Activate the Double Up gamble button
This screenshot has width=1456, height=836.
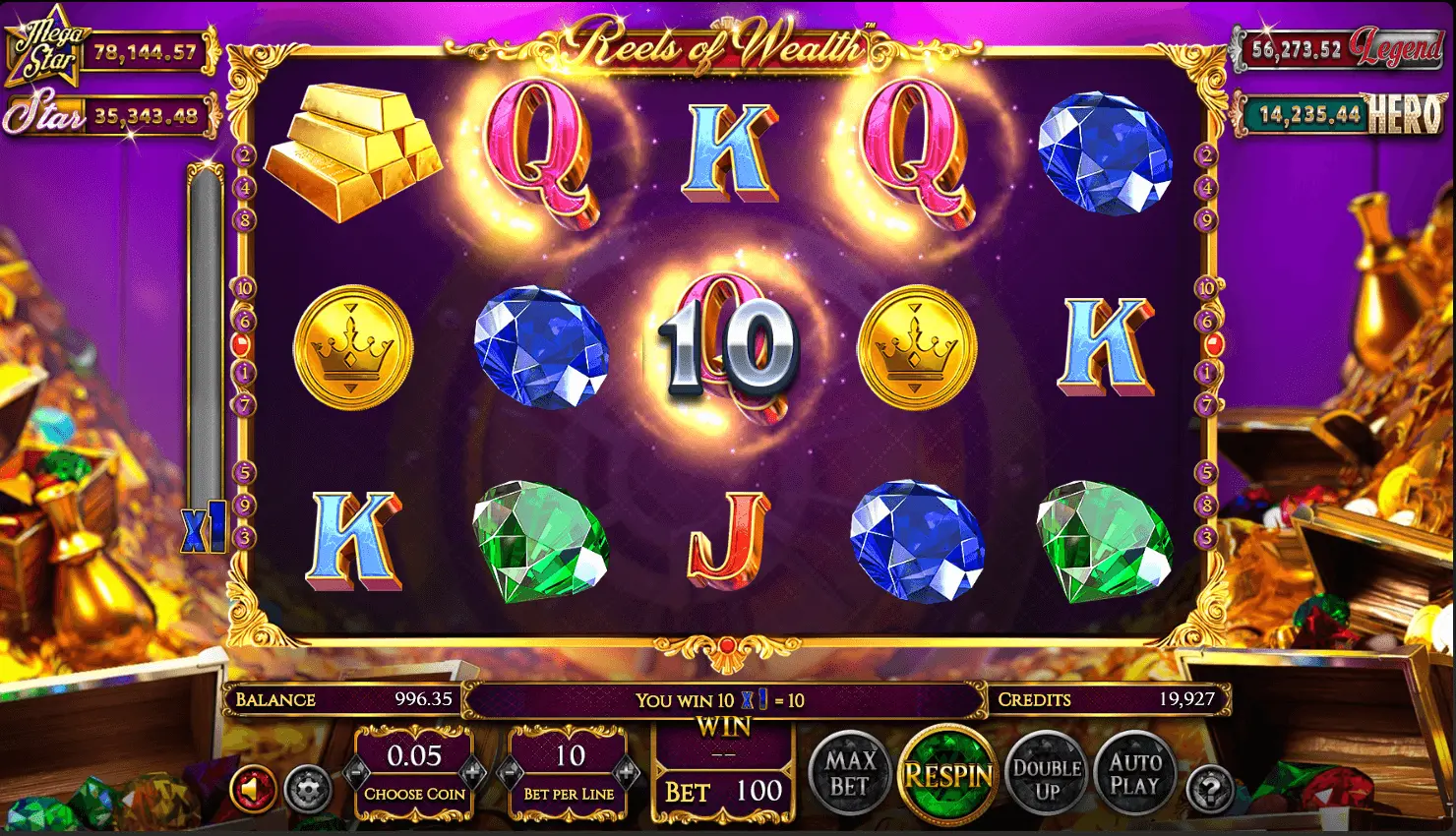pyautogui.click(x=1047, y=777)
